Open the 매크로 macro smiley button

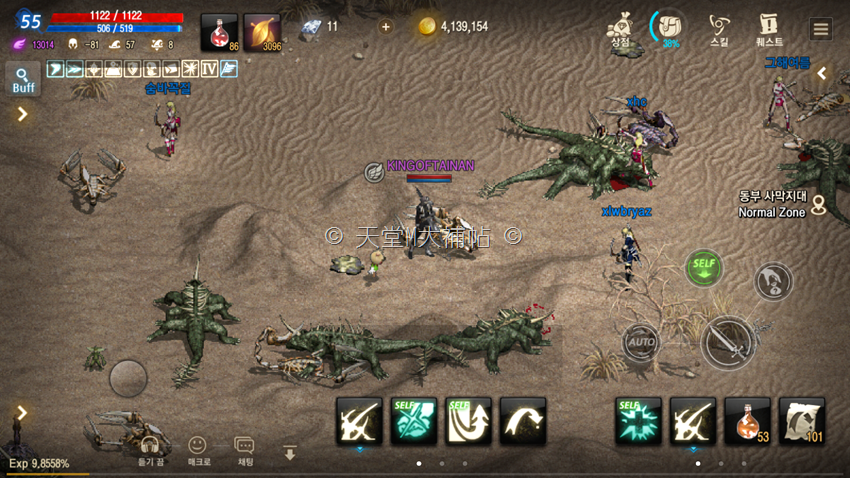tap(198, 450)
